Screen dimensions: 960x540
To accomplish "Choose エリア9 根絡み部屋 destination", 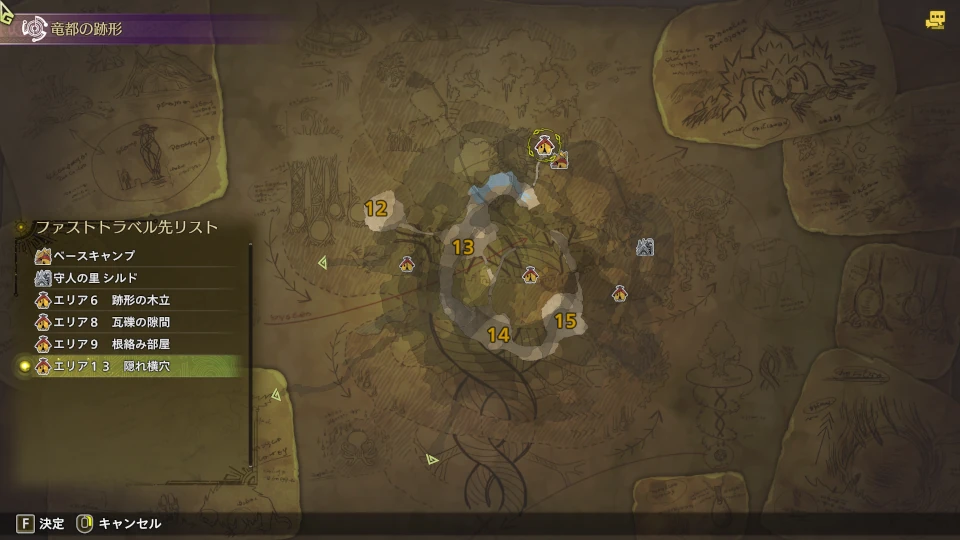I will click(112, 344).
